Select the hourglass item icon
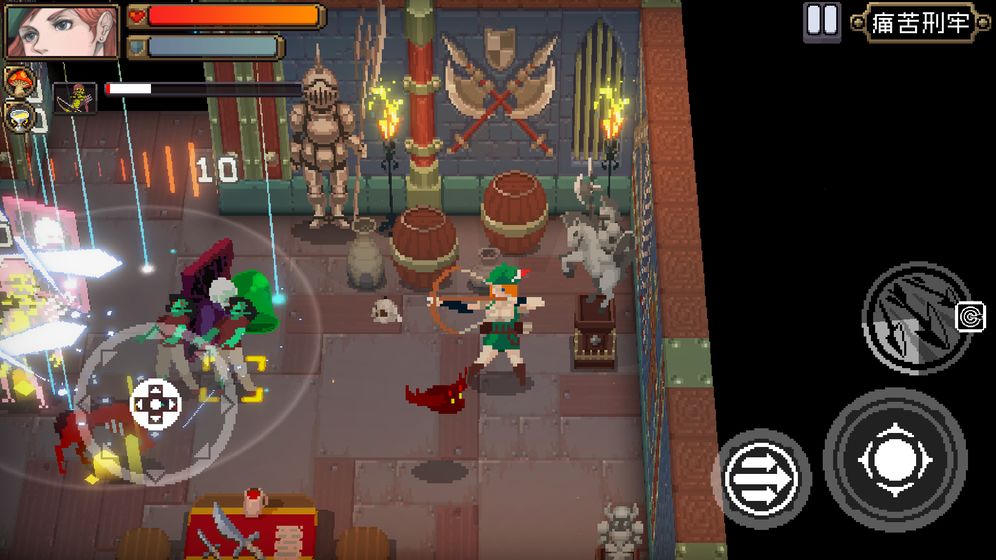996x560 pixels. 19,116
